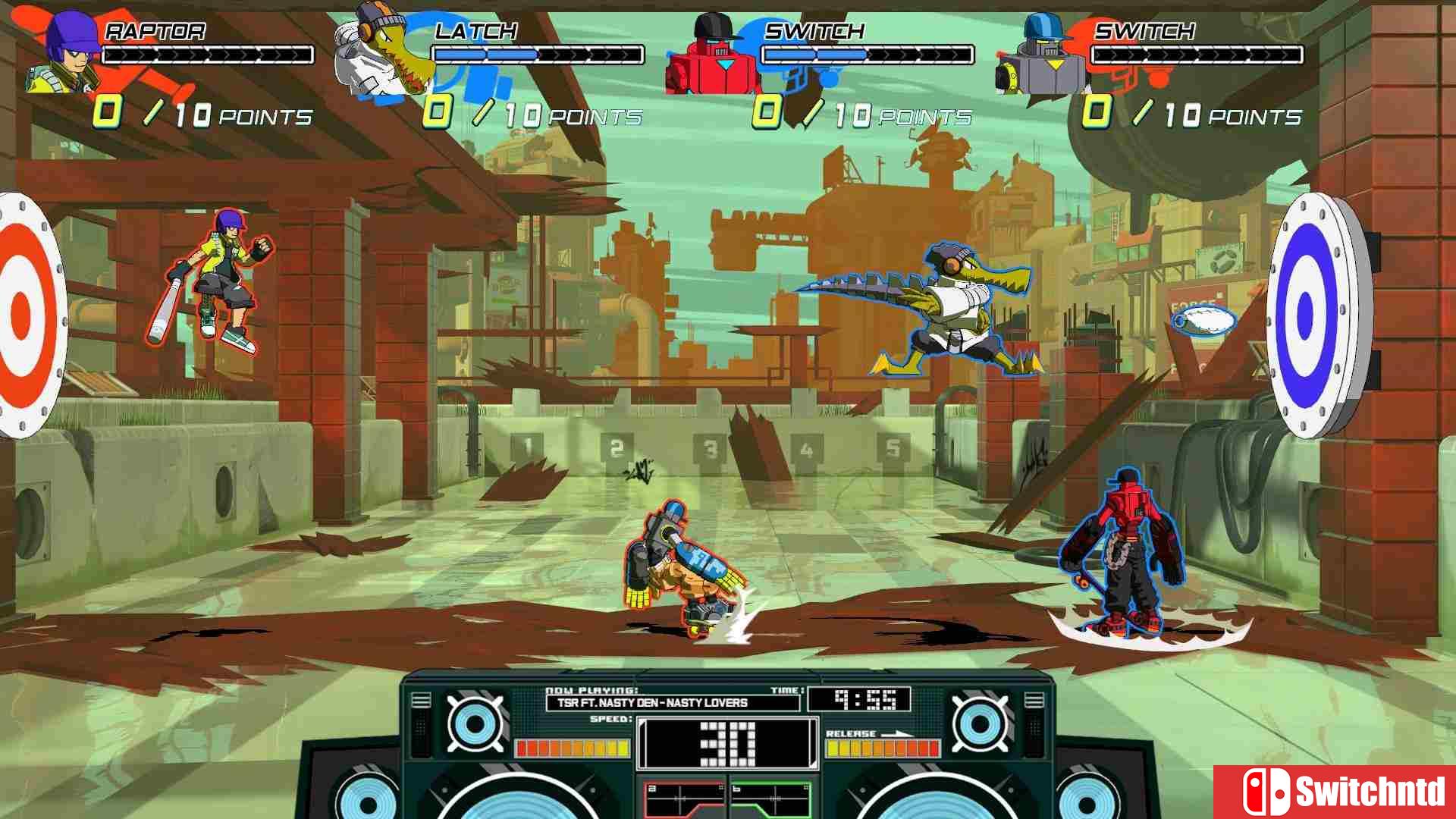Toggle the small square on mixer panel a
Screen dimensions: 1456x819
721,789
